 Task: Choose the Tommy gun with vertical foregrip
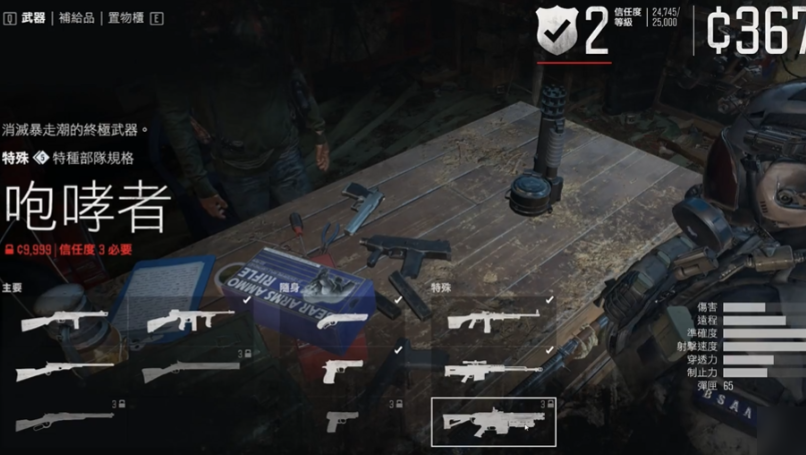coord(190,320)
